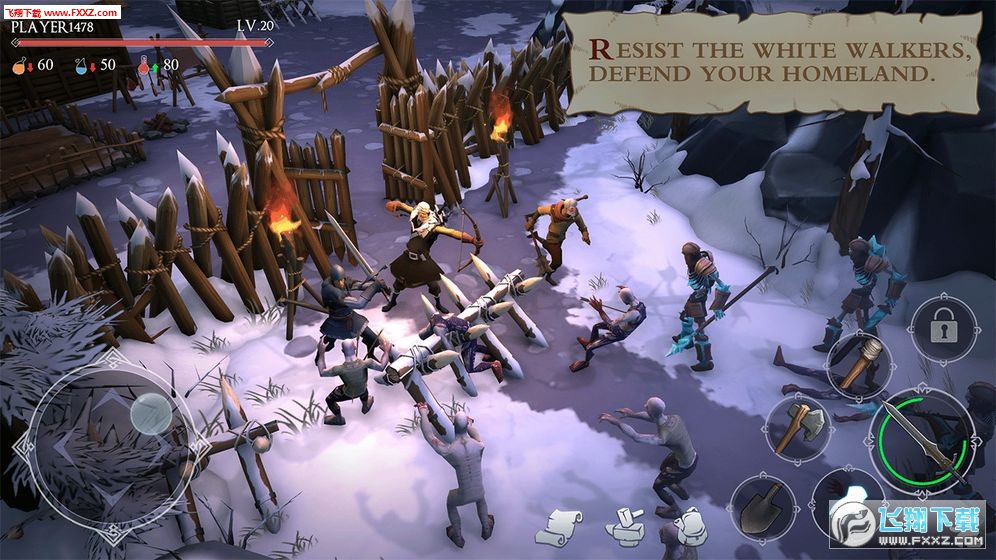Open the scroll quest log
This screenshot has height=560, width=996.
(x=563, y=523)
